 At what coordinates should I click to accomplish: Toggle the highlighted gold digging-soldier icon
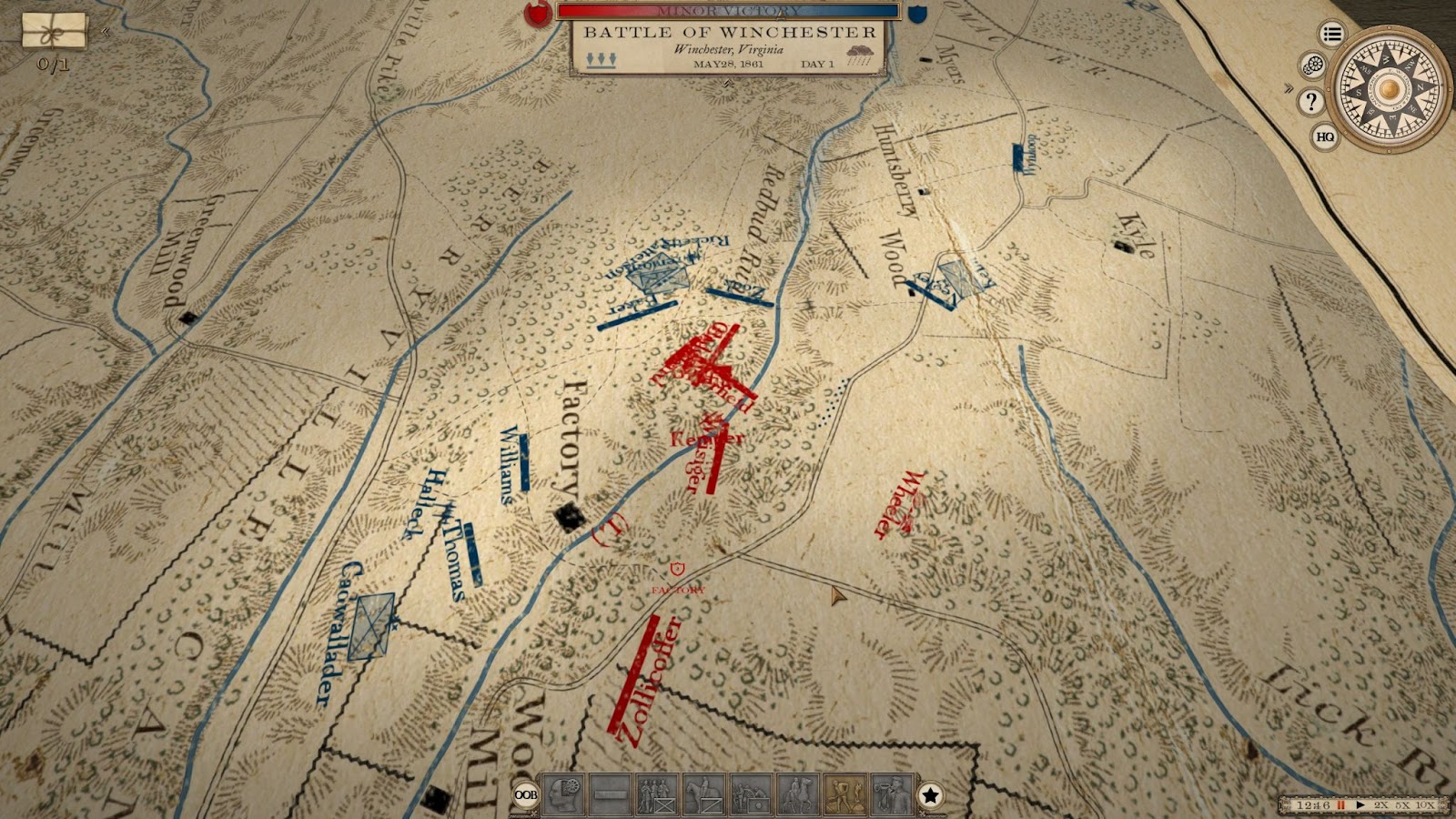tap(844, 795)
